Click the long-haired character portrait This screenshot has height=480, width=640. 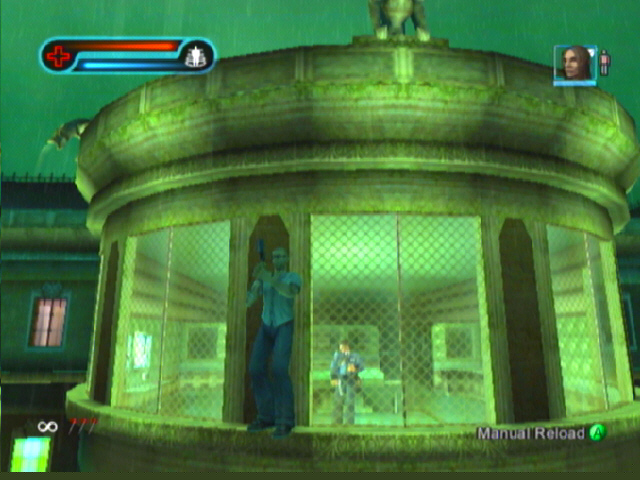click(574, 63)
